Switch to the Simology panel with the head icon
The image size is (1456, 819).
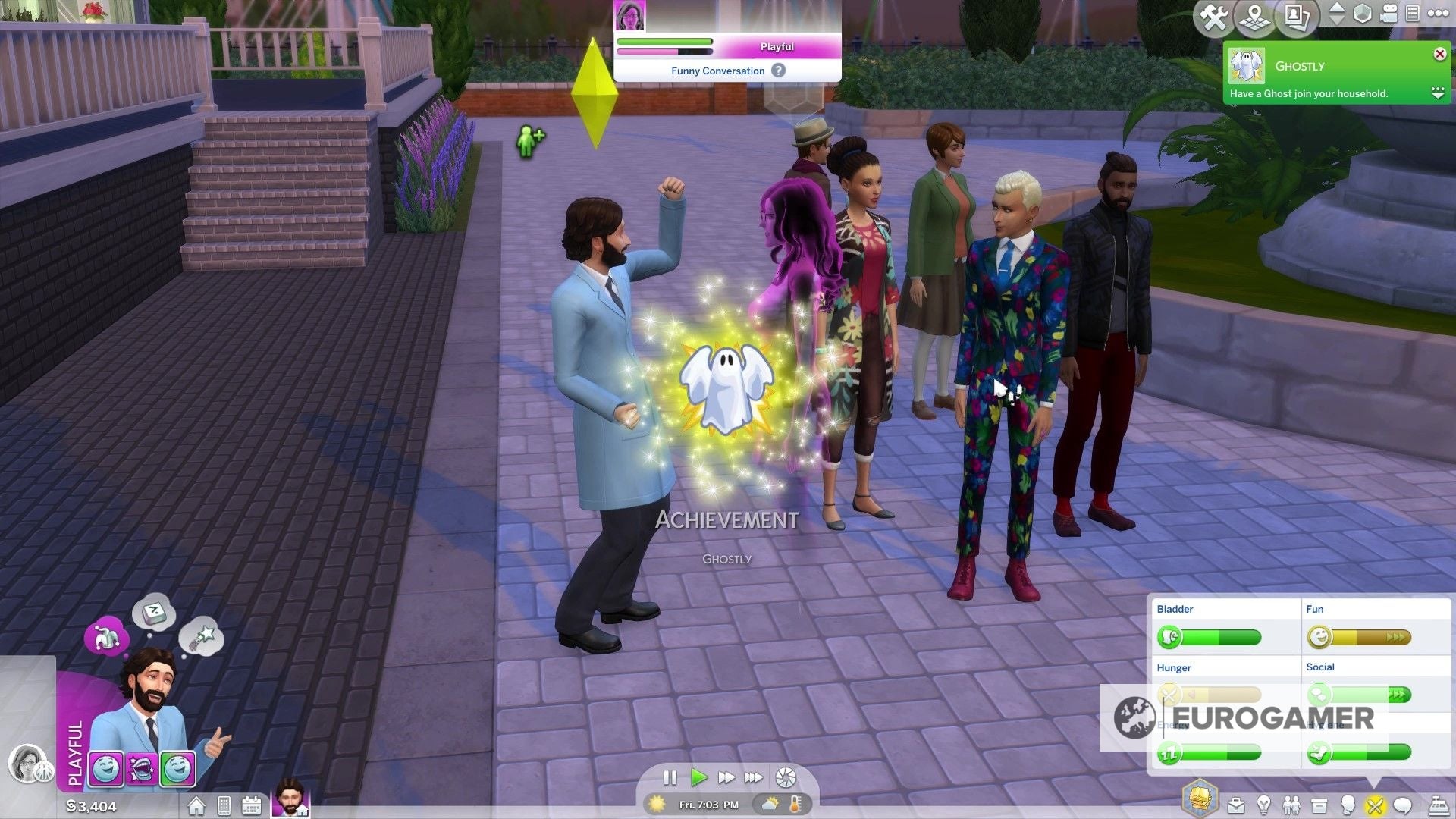point(1348,805)
